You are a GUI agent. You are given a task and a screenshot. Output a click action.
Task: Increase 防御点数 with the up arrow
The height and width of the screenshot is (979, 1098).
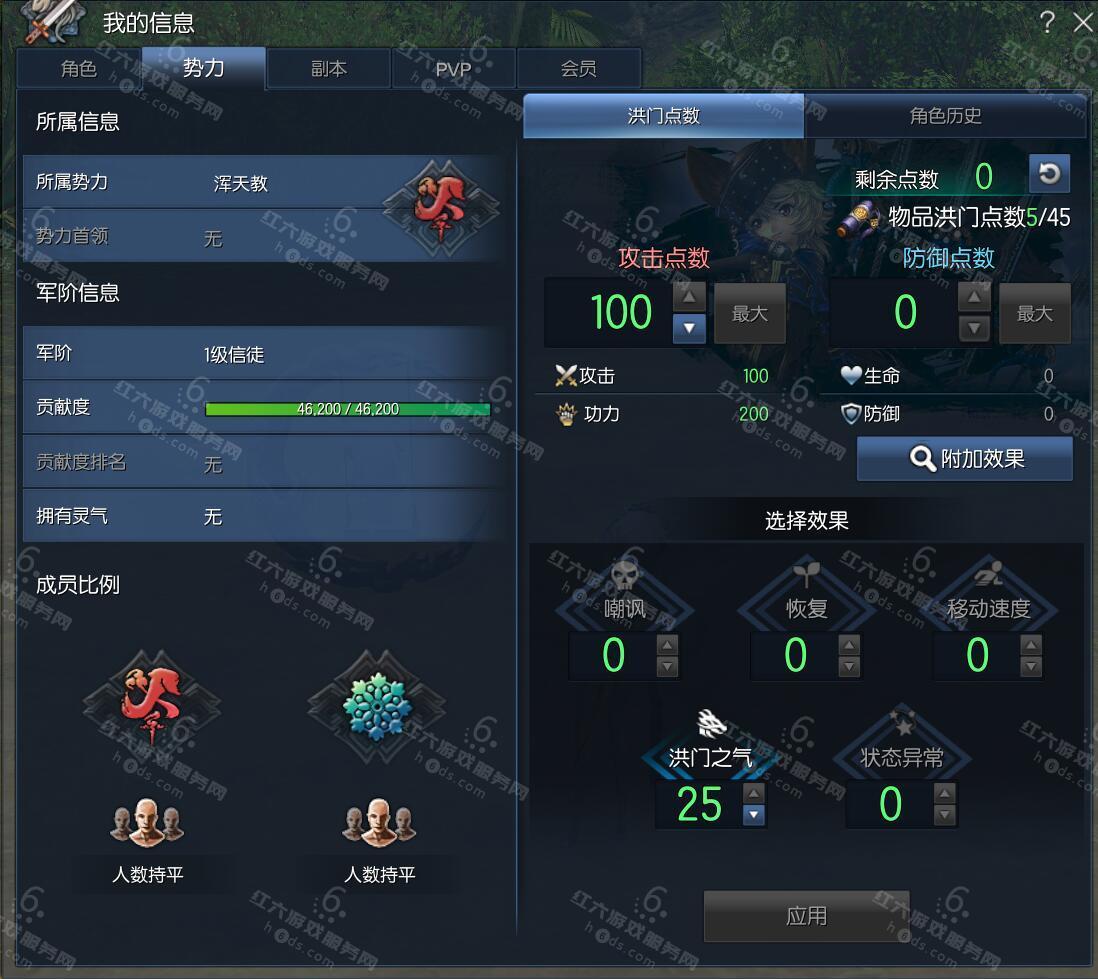pos(974,297)
